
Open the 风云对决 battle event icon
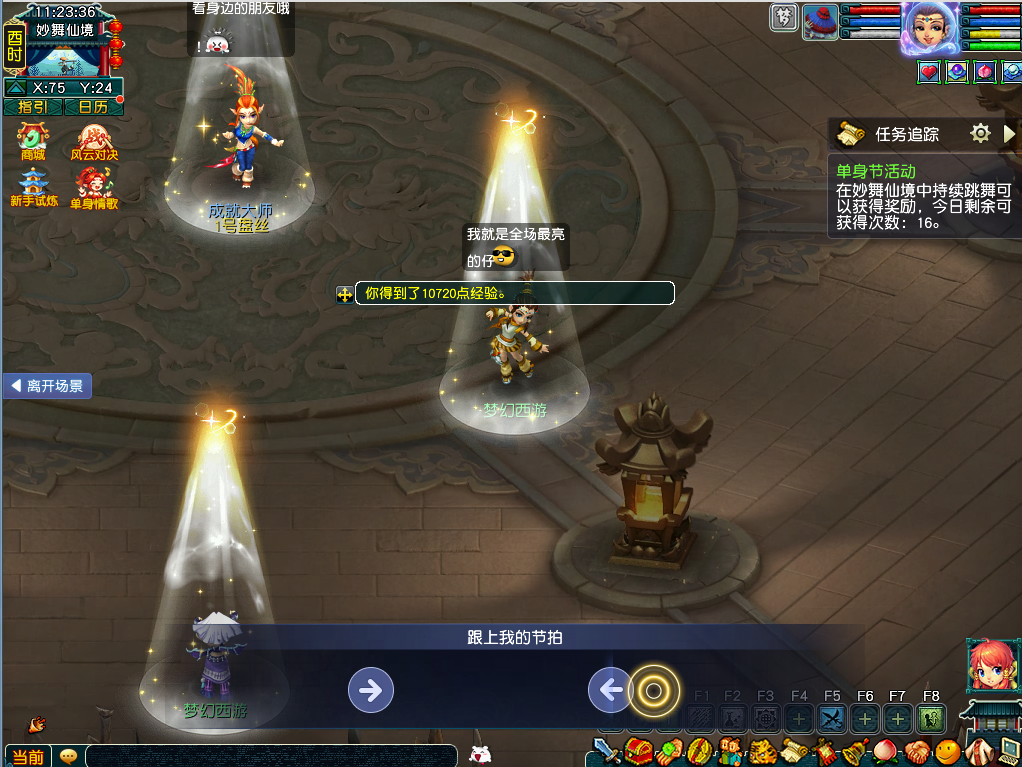[x=93, y=141]
